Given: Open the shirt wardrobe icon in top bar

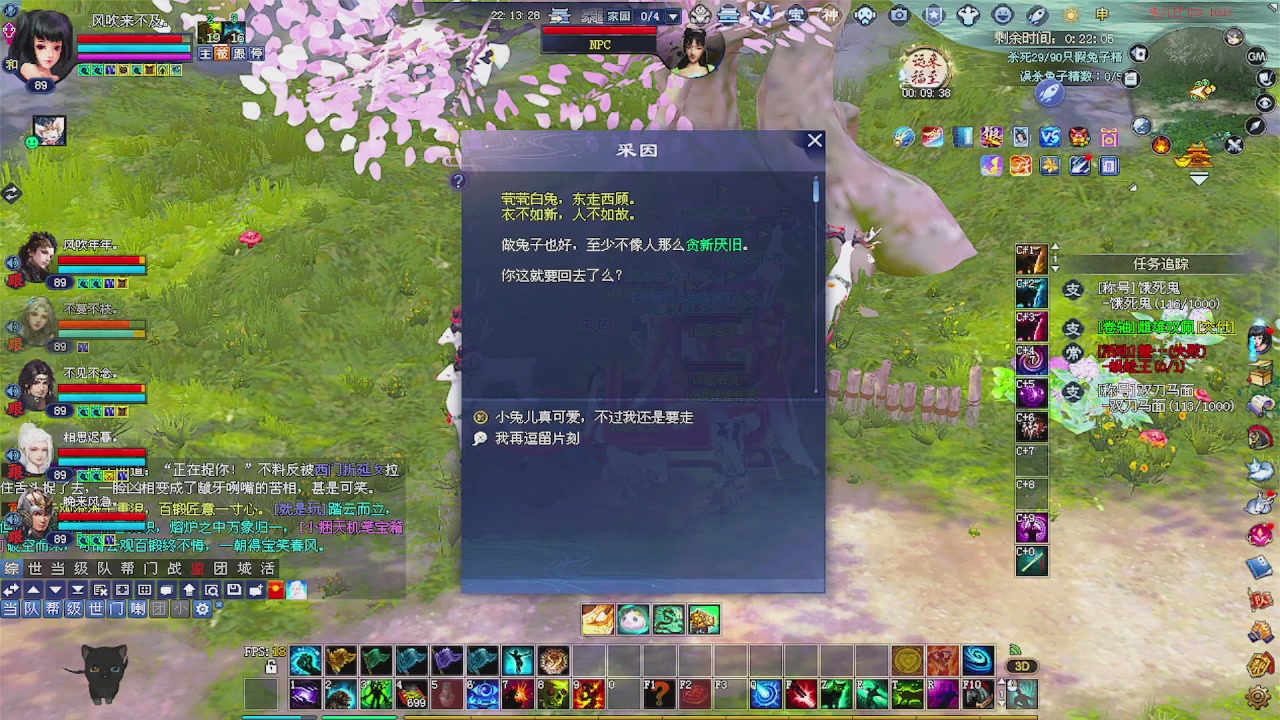Looking at the screenshot, I should (x=967, y=14).
